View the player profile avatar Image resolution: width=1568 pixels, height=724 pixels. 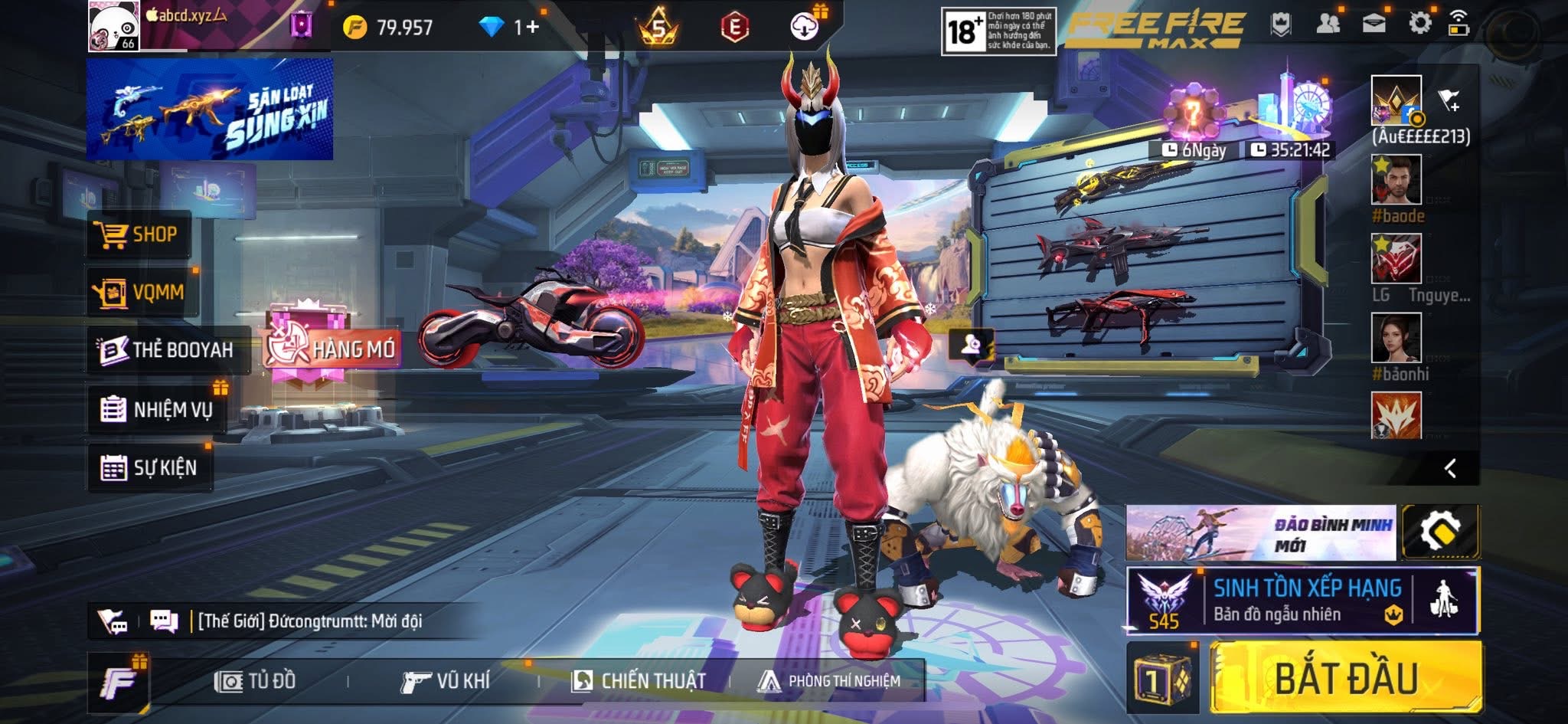113,26
